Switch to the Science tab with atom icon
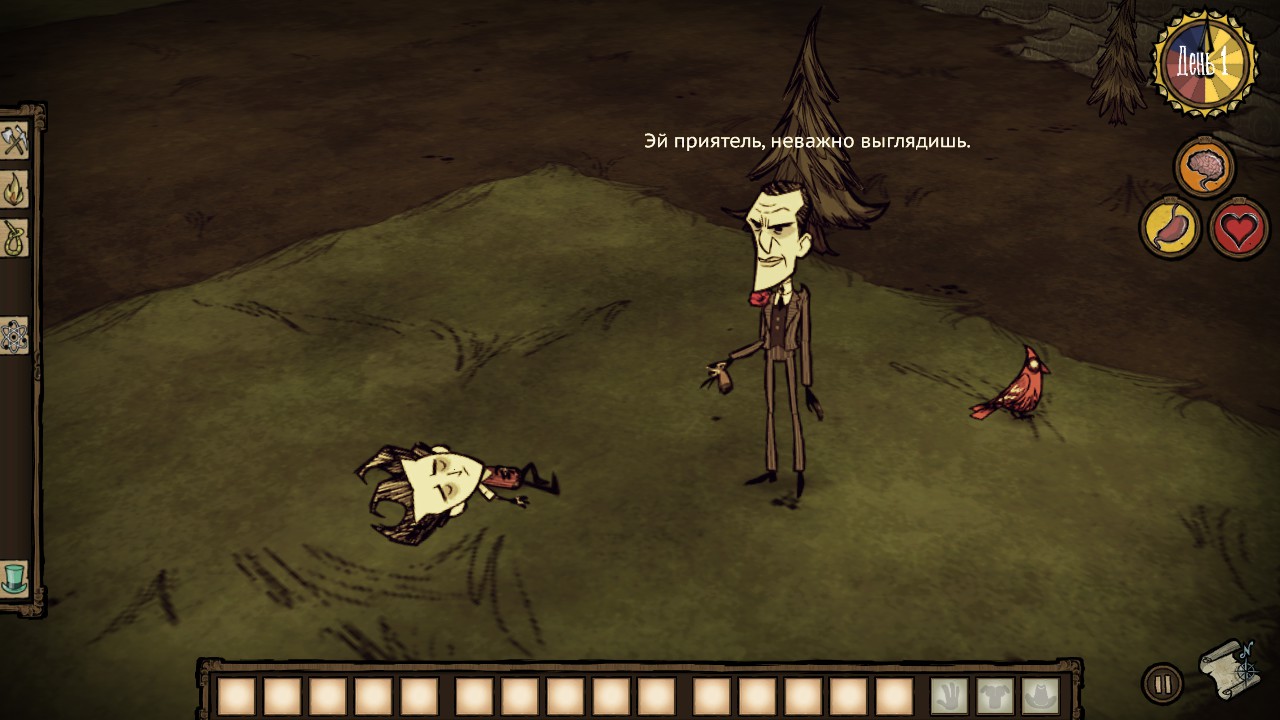The width and height of the screenshot is (1280, 720). (x=14, y=335)
